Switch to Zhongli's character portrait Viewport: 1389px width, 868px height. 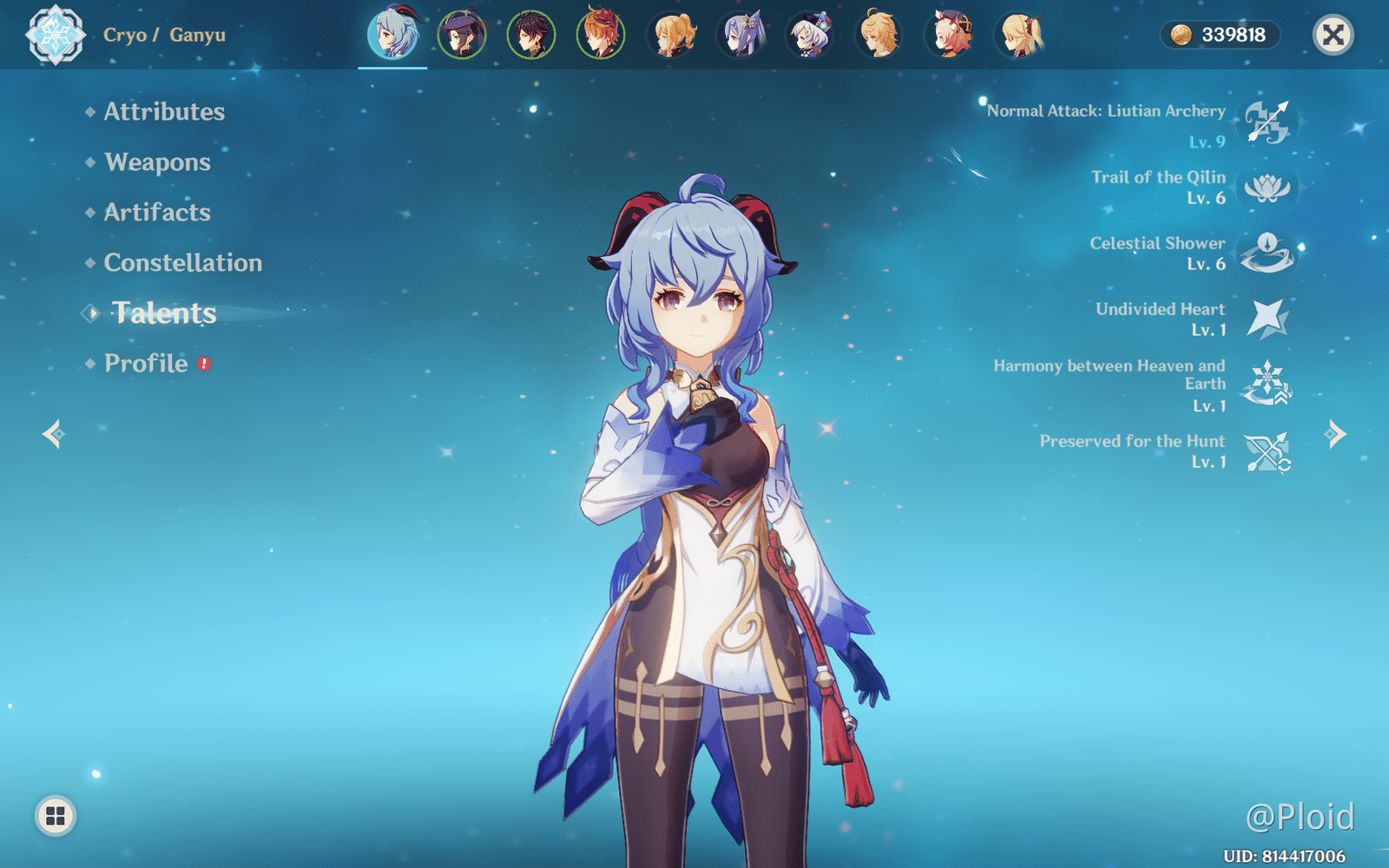(531, 35)
